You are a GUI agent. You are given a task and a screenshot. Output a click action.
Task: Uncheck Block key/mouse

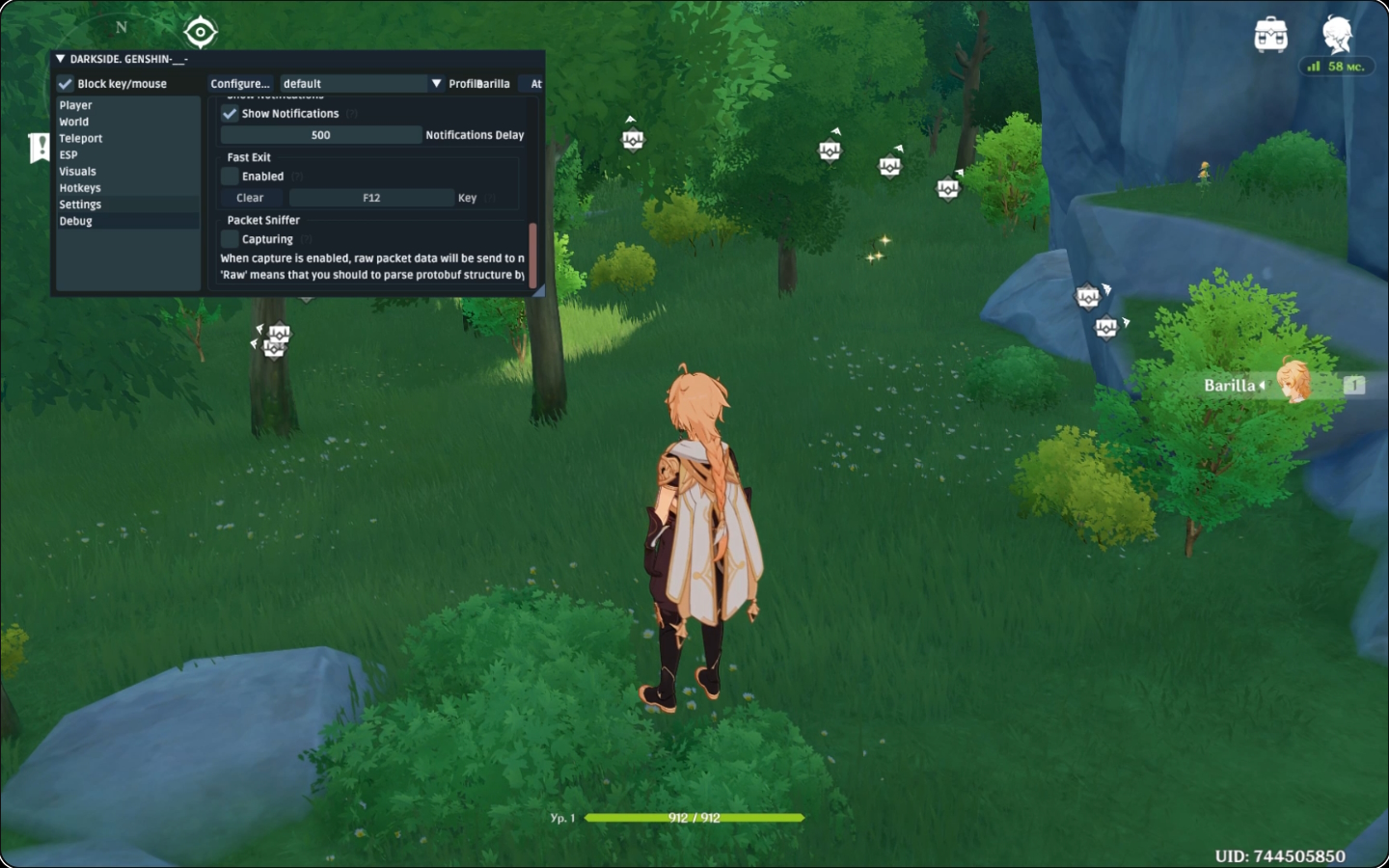[66, 83]
